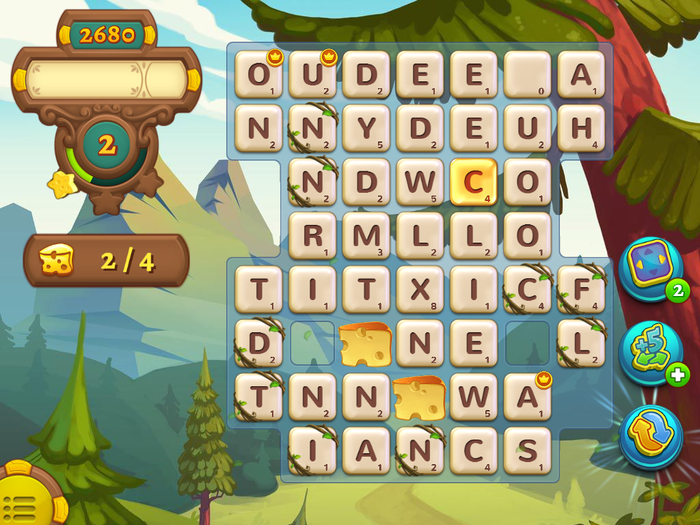The height and width of the screenshot is (525, 700).
Task: Select the highlighted golden C tile
Action: (x=473, y=182)
